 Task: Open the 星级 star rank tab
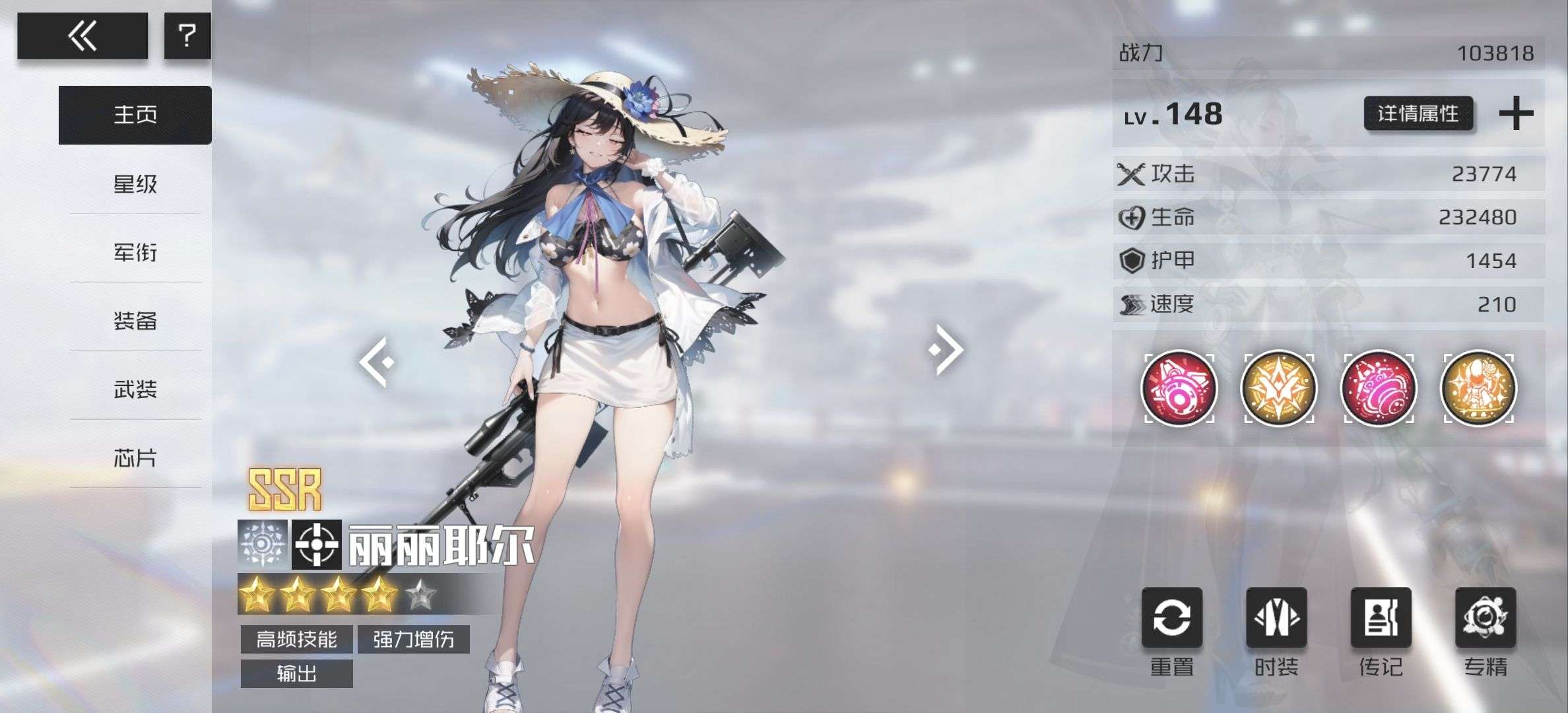click(x=135, y=184)
